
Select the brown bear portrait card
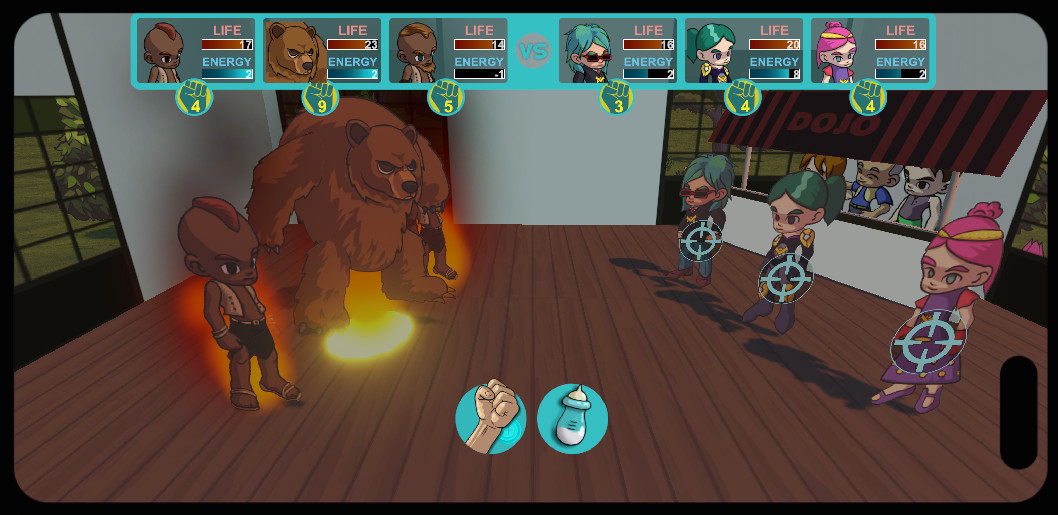(322, 50)
